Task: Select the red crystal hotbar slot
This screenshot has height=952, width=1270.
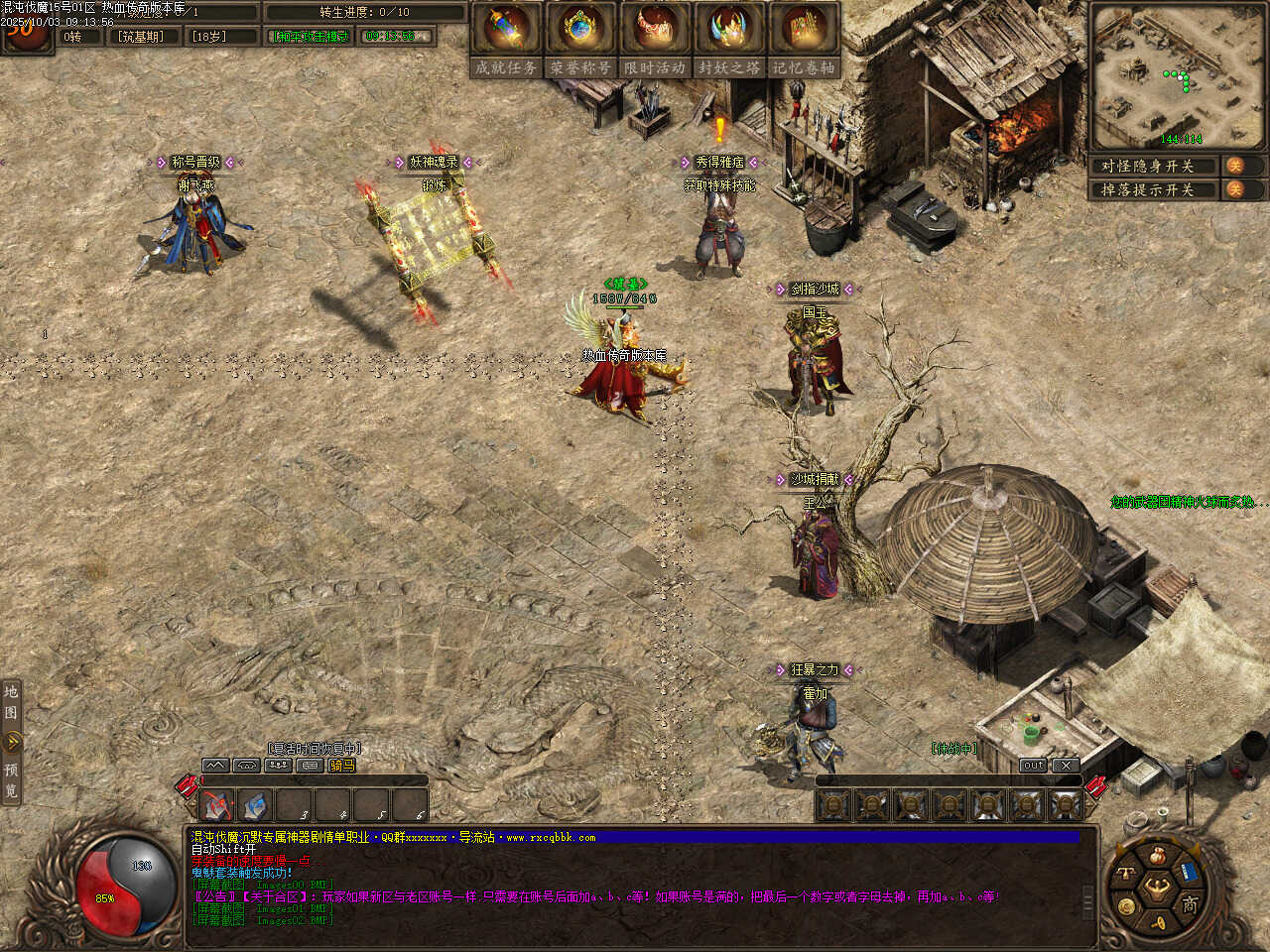Action: tap(217, 805)
